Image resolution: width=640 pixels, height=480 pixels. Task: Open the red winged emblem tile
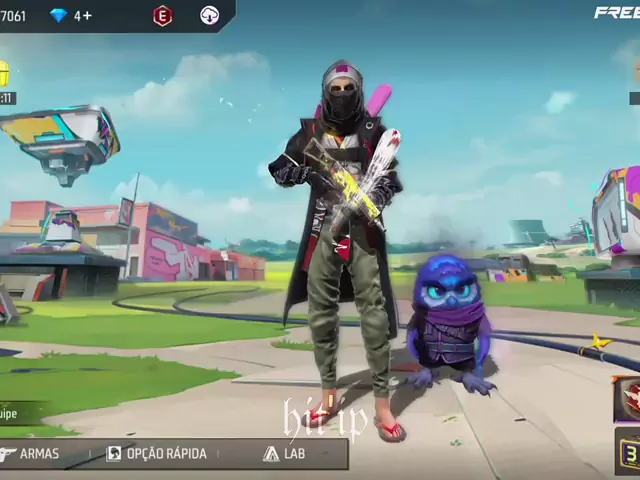coord(629,399)
